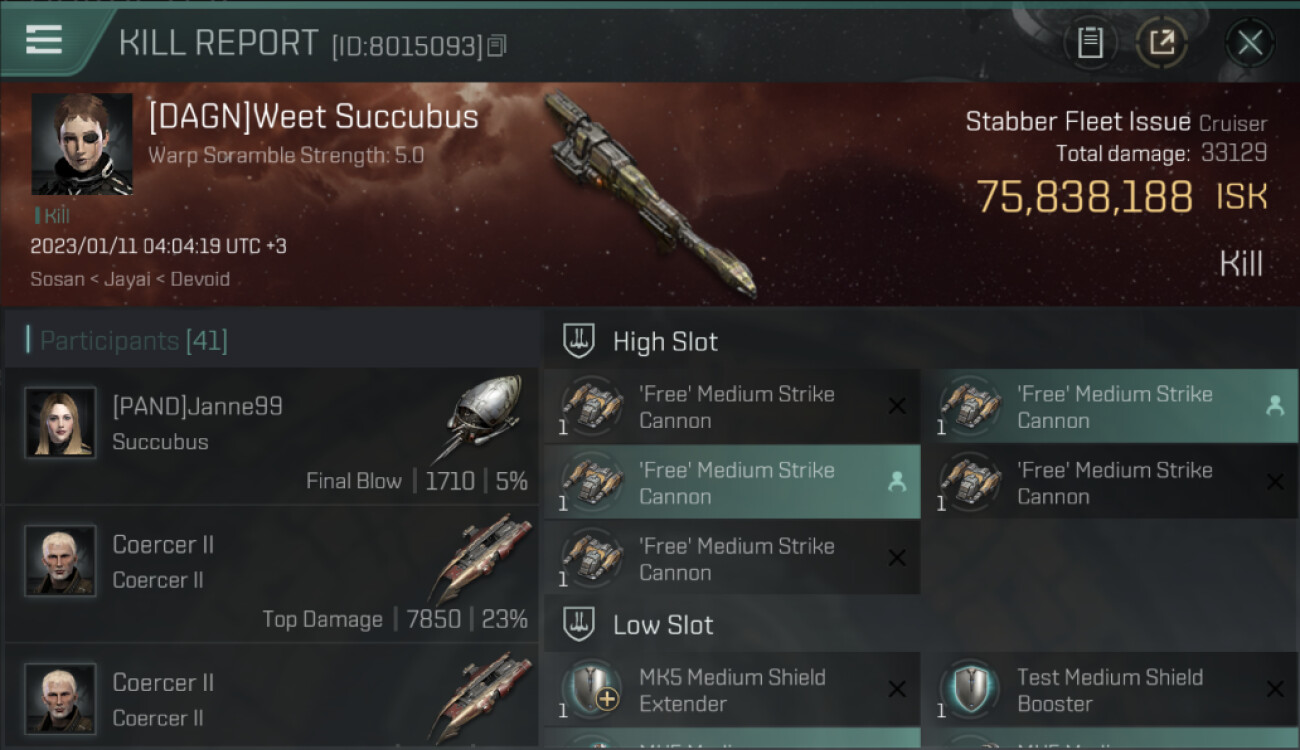Close the kill report window
1300x750 pixels.
tap(1250, 42)
